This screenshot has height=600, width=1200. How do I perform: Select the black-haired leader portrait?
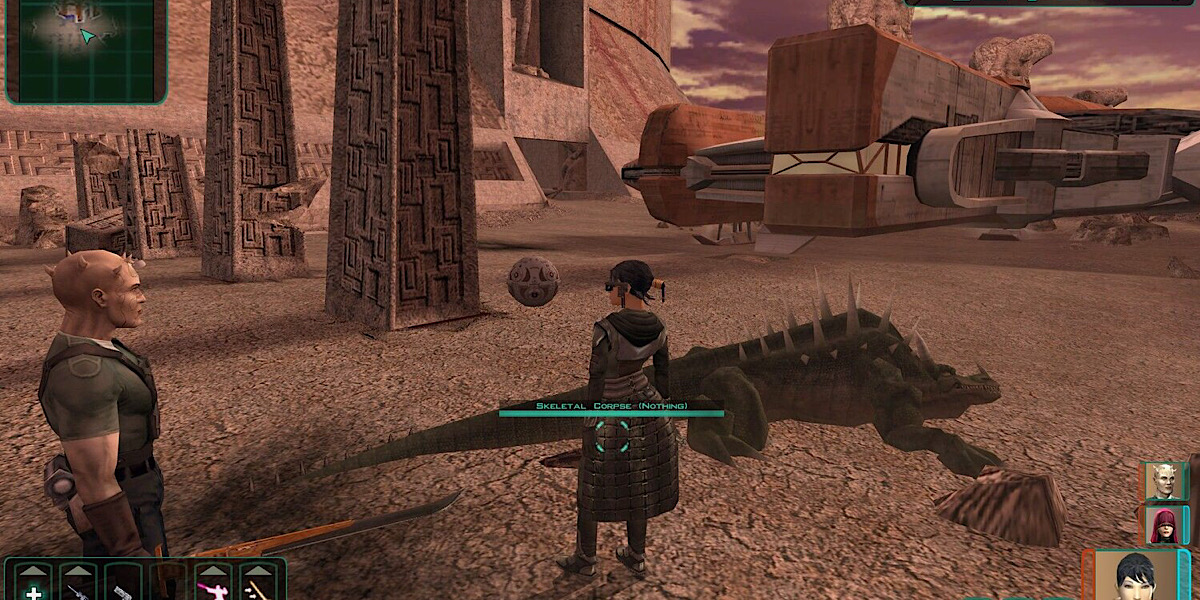click(1135, 577)
